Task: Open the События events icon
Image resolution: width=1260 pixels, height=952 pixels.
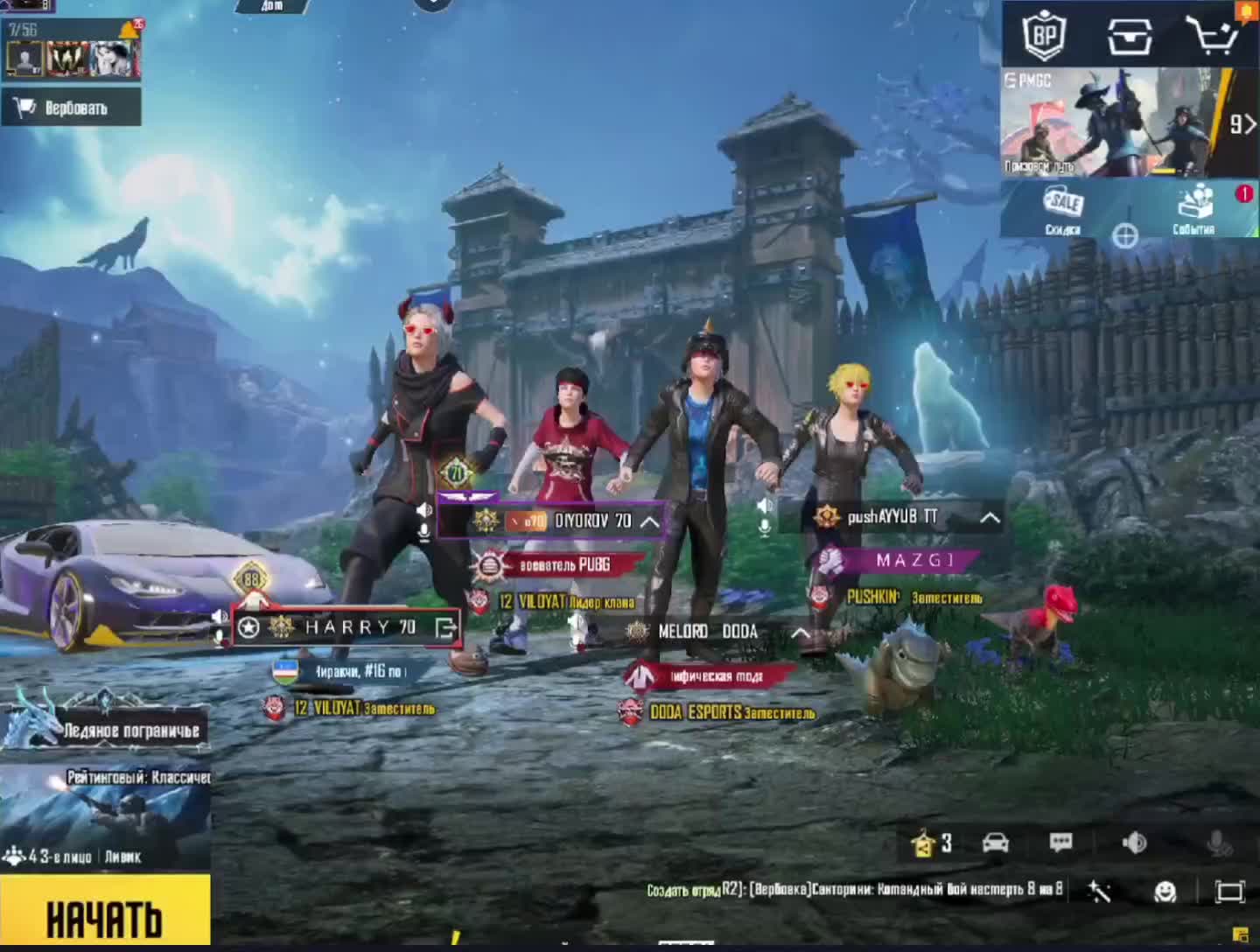Action: click(x=1194, y=210)
